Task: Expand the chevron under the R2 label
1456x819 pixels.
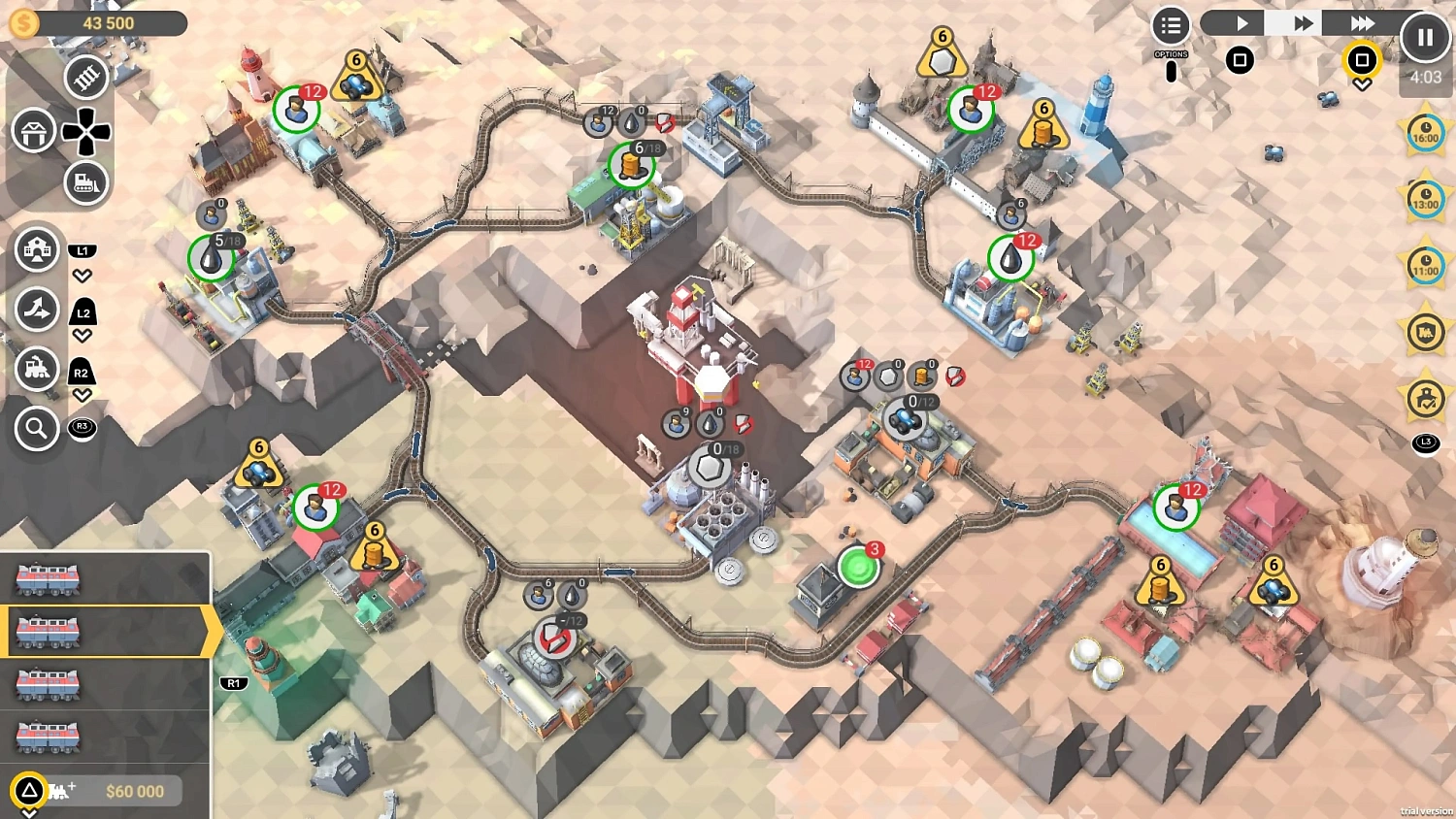Action: [82, 395]
